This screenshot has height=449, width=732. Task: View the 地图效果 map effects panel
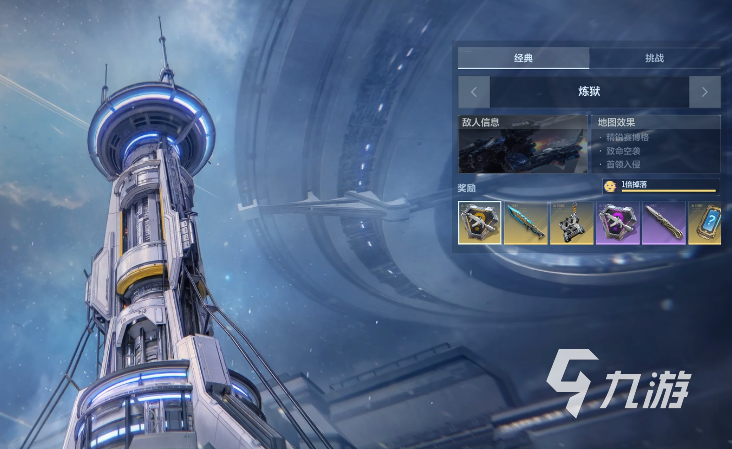657,145
